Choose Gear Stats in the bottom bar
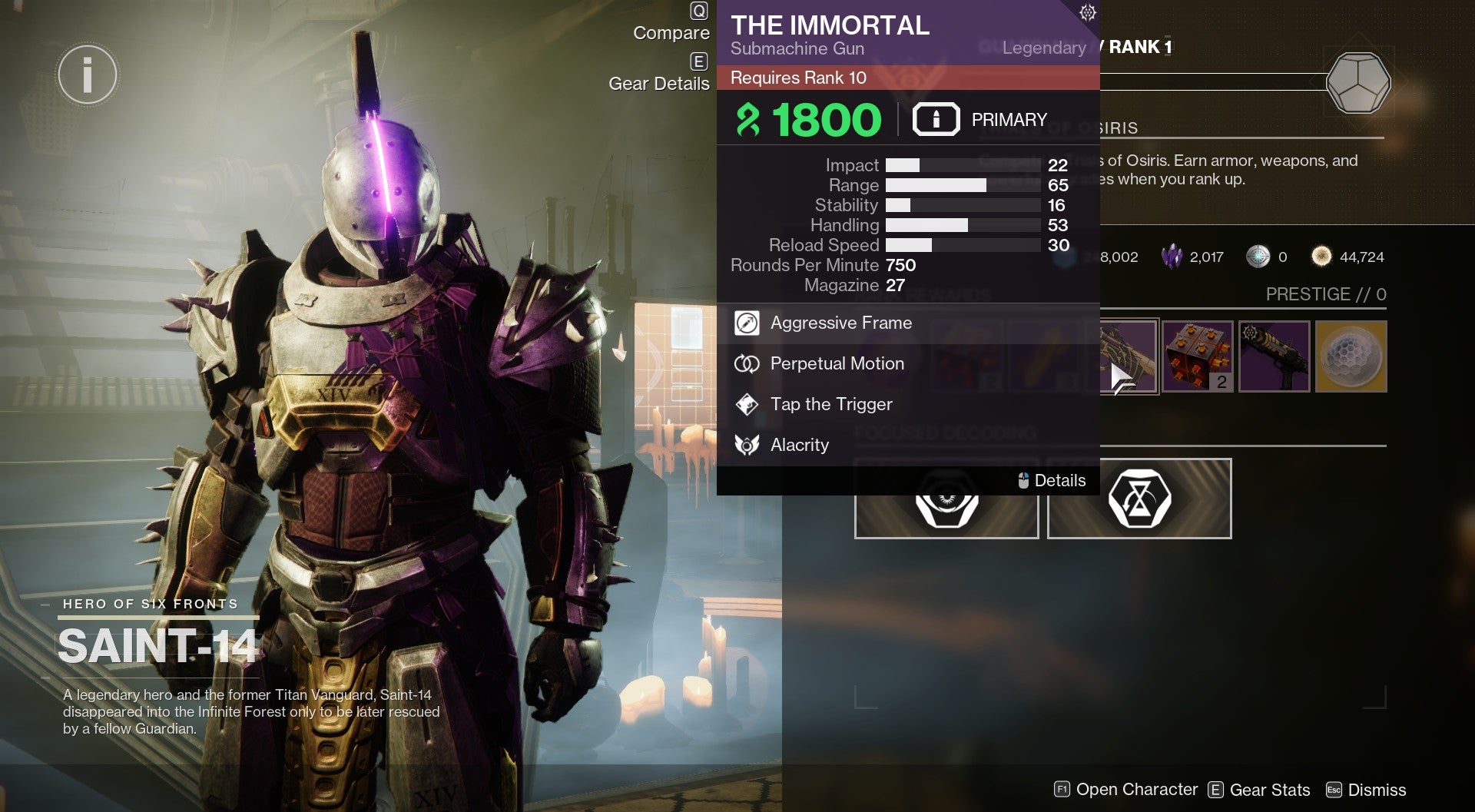This screenshot has width=1475, height=812. point(1260,790)
